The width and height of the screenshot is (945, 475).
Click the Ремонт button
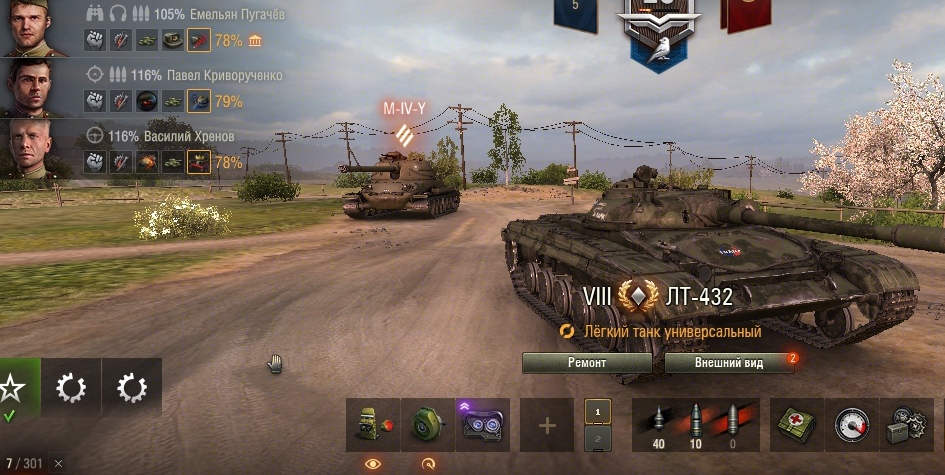[x=587, y=362]
